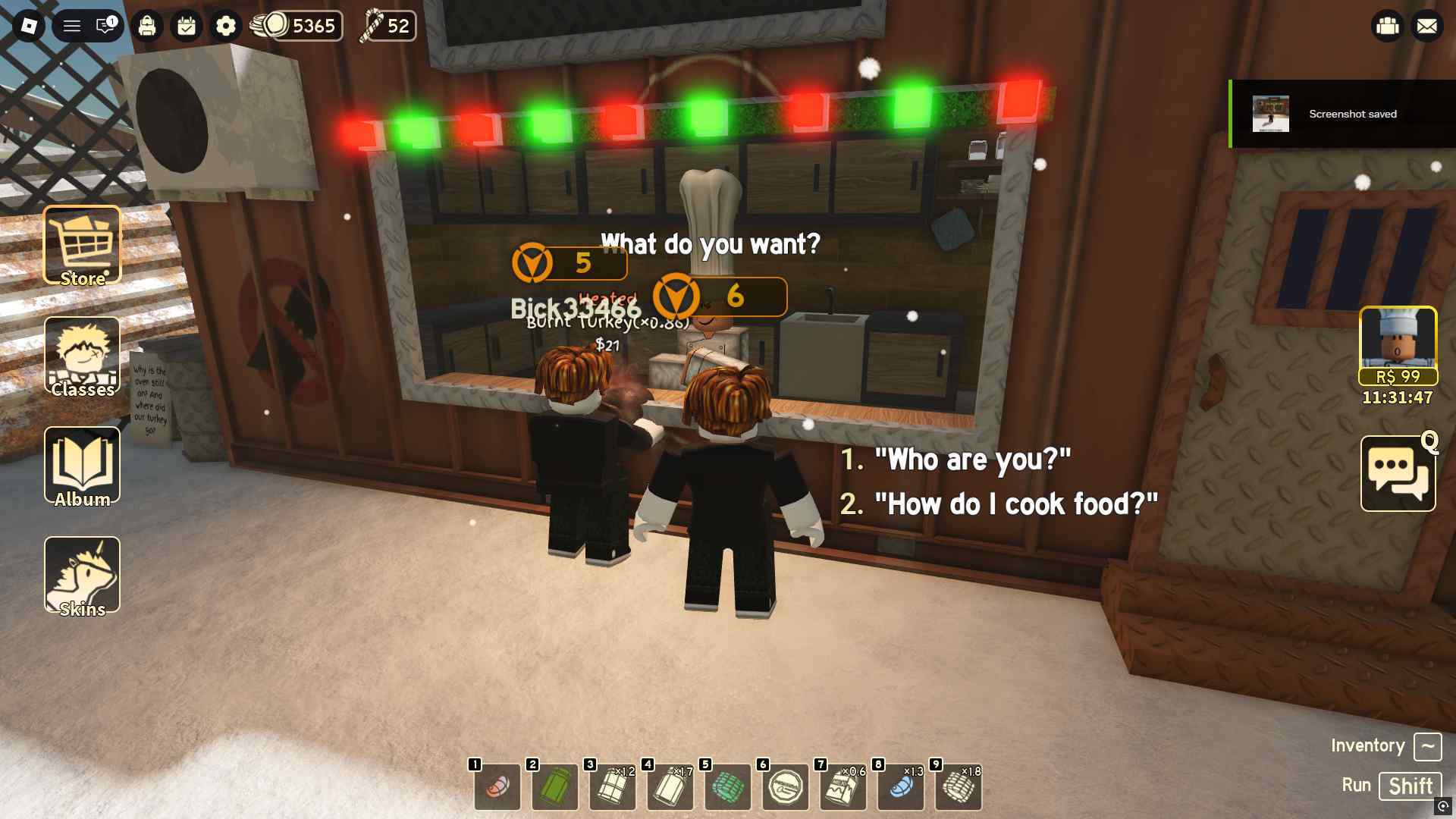Expand the hamburger menu
The height and width of the screenshot is (819, 1456).
tap(72, 25)
